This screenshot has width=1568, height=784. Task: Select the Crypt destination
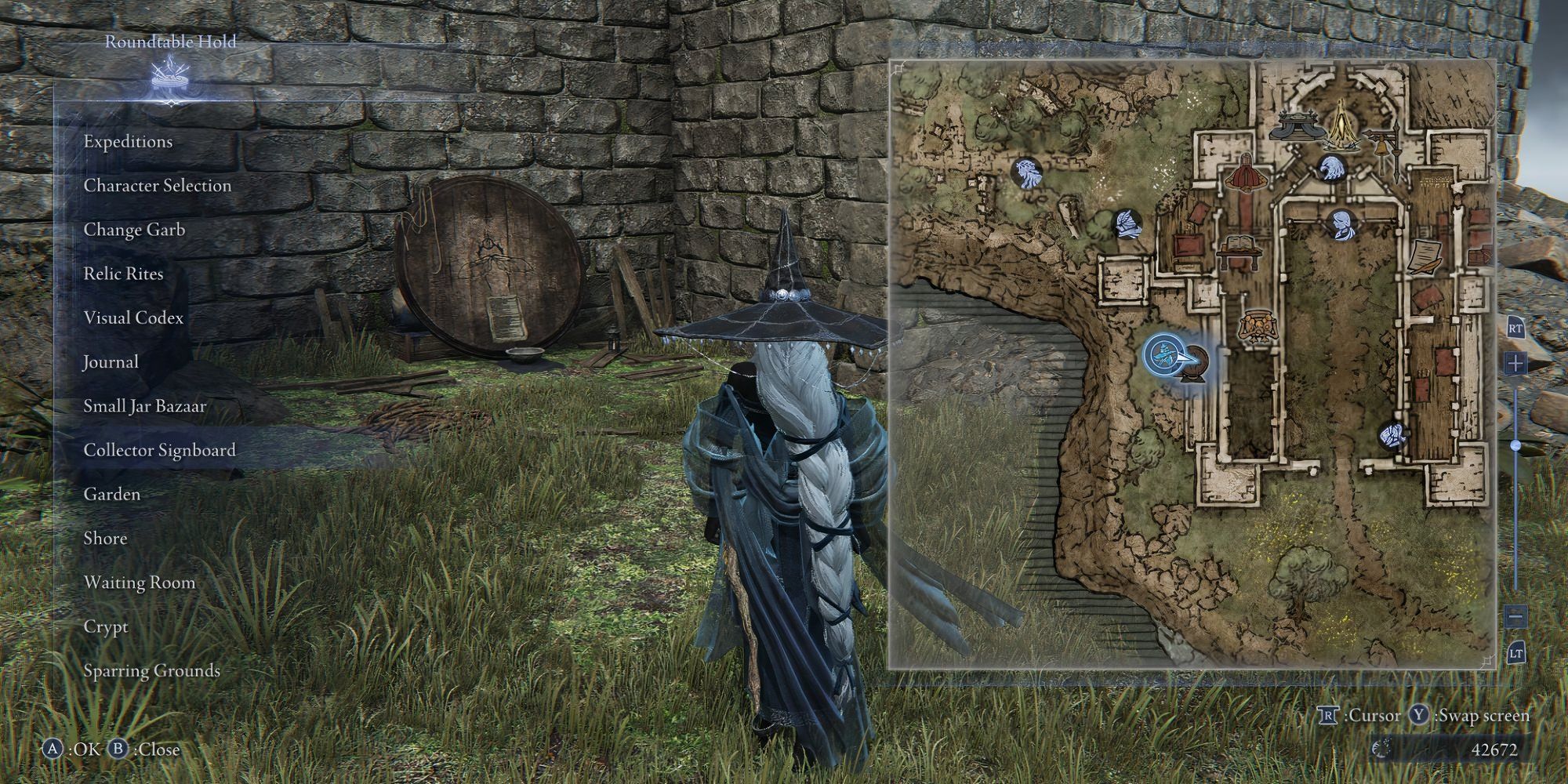pos(106,627)
